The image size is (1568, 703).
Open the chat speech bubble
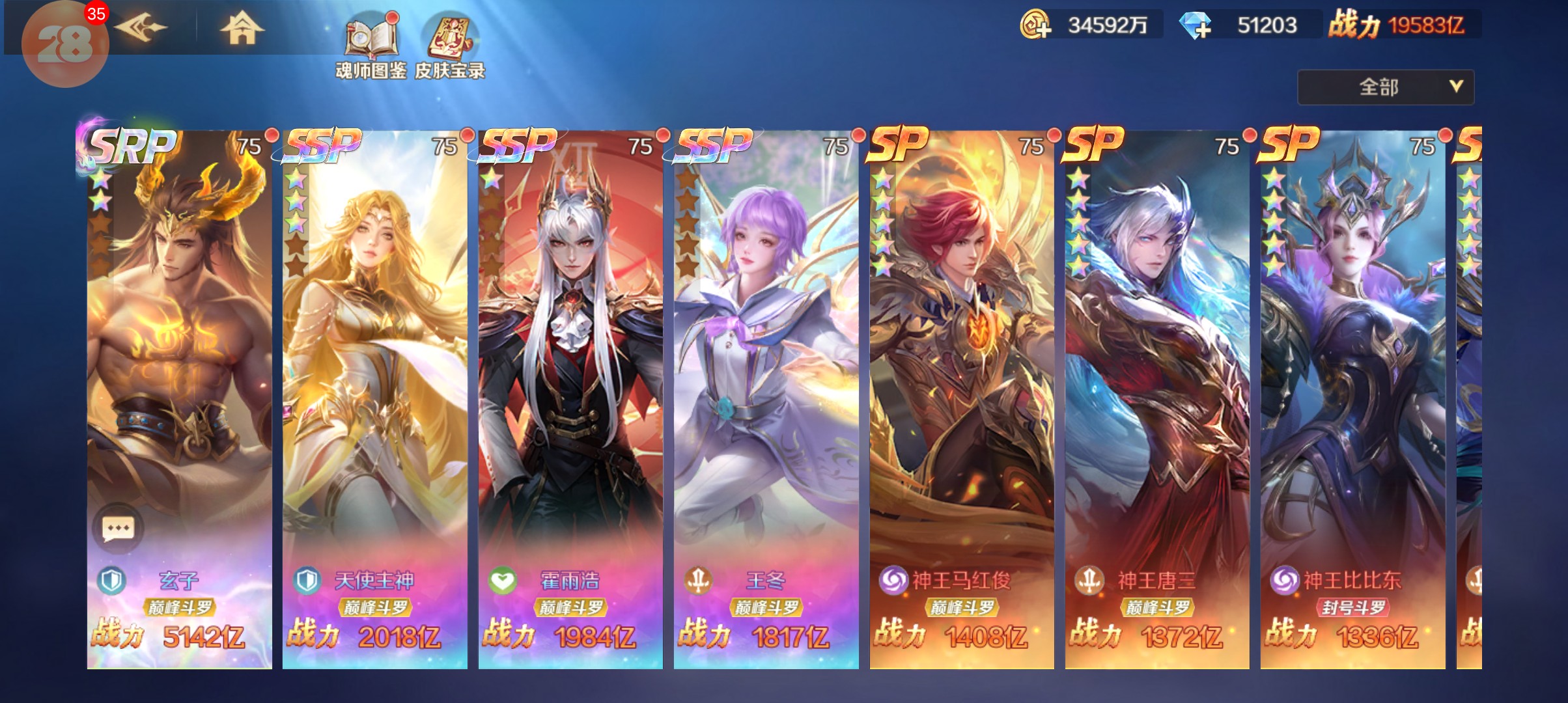point(118,528)
